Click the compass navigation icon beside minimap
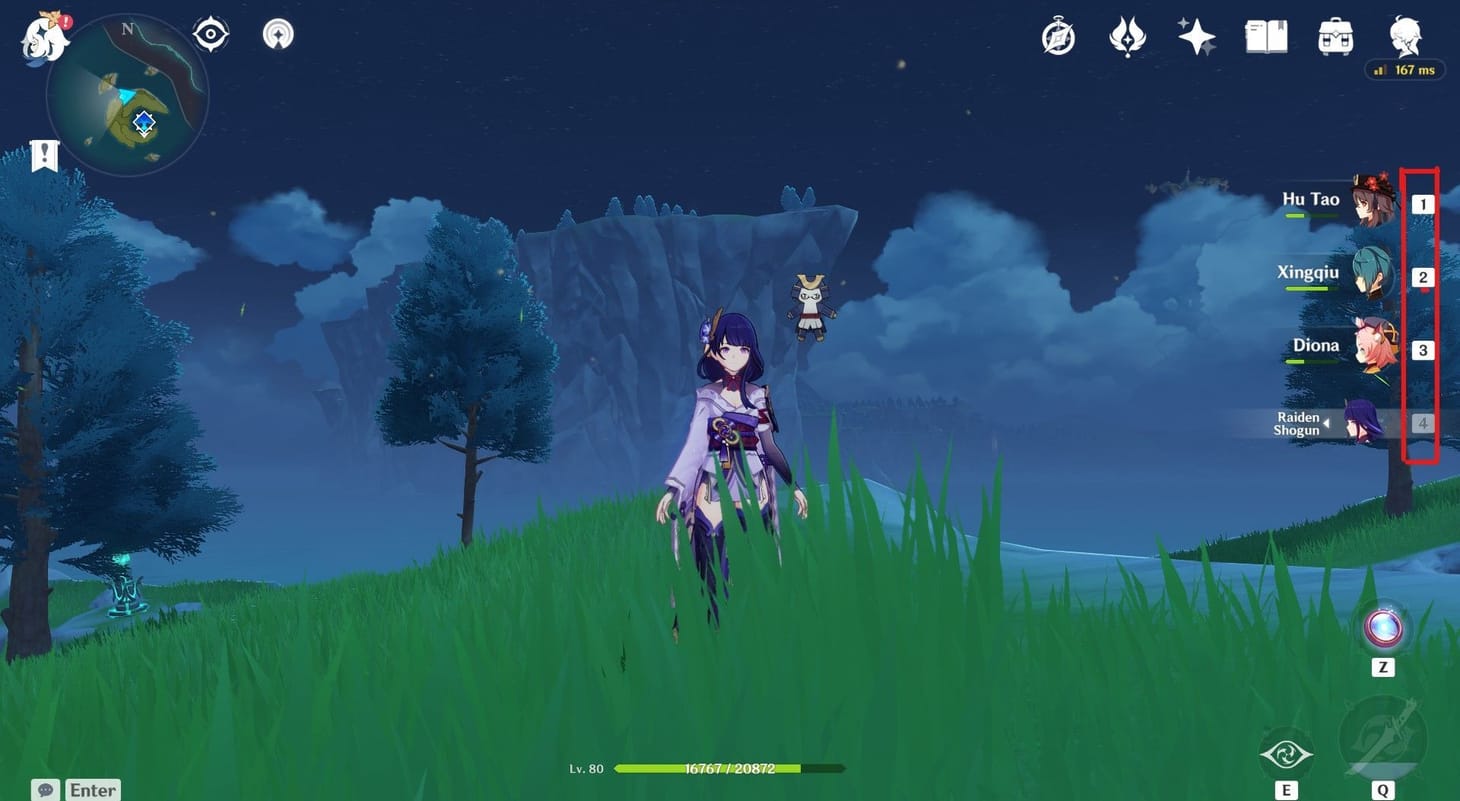1460x801 pixels. point(209,33)
